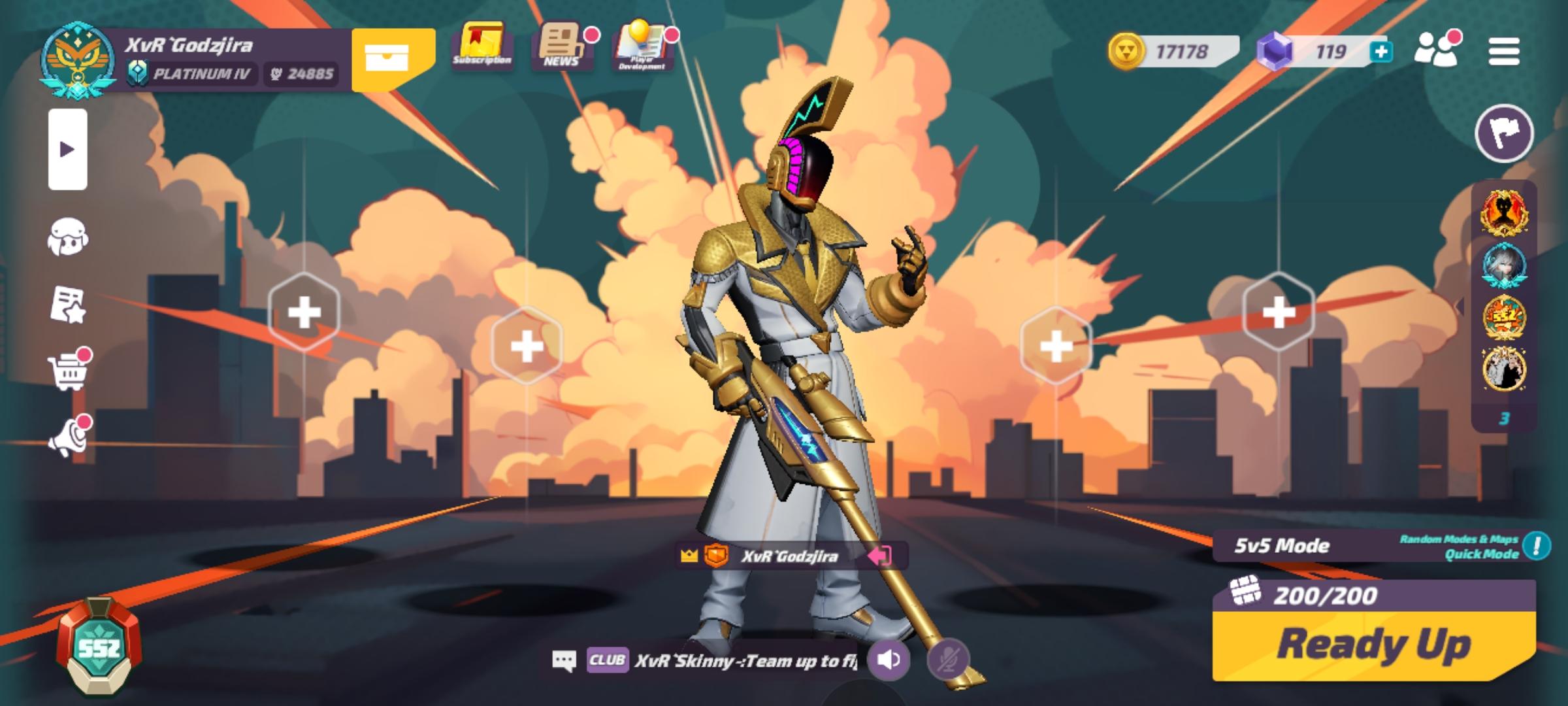Open the SS2 season pass badge
The image size is (1568, 706).
point(98,646)
